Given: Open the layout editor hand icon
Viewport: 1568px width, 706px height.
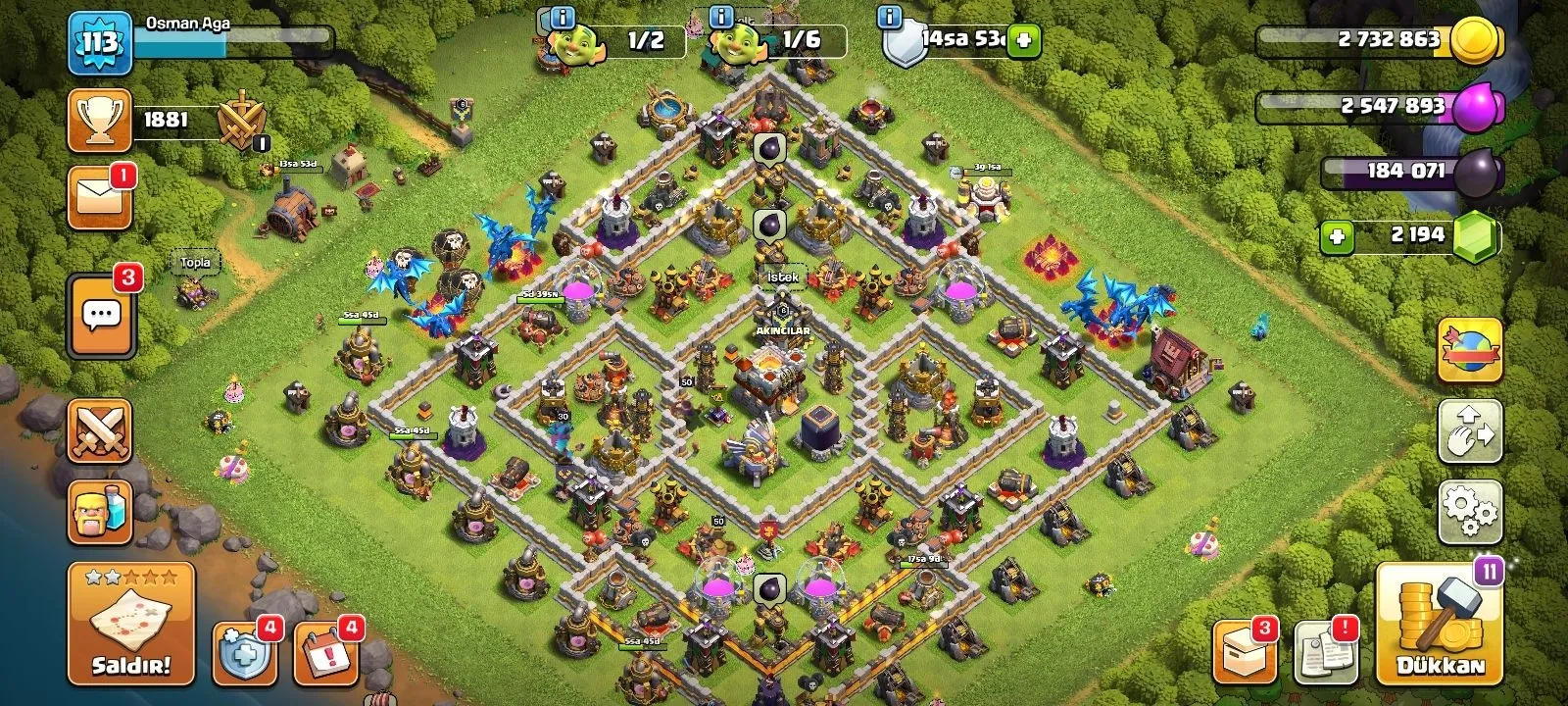Looking at the screenshot, I should [x=1470, y=431].
